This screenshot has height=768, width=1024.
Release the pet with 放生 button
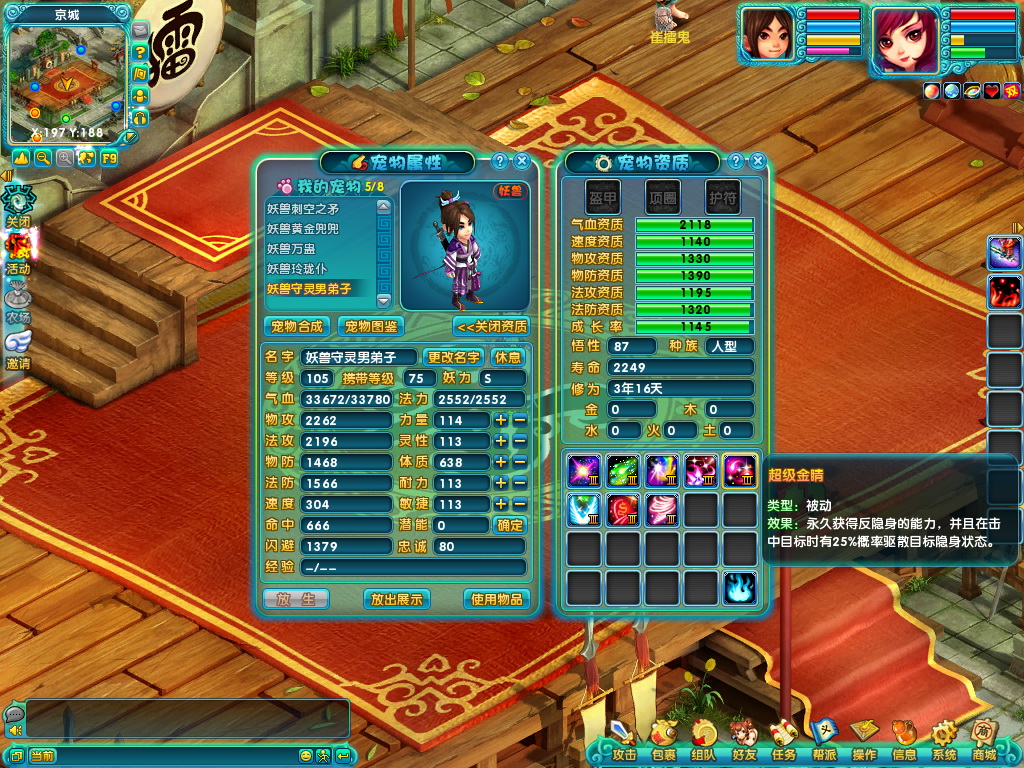coord(295,599)
